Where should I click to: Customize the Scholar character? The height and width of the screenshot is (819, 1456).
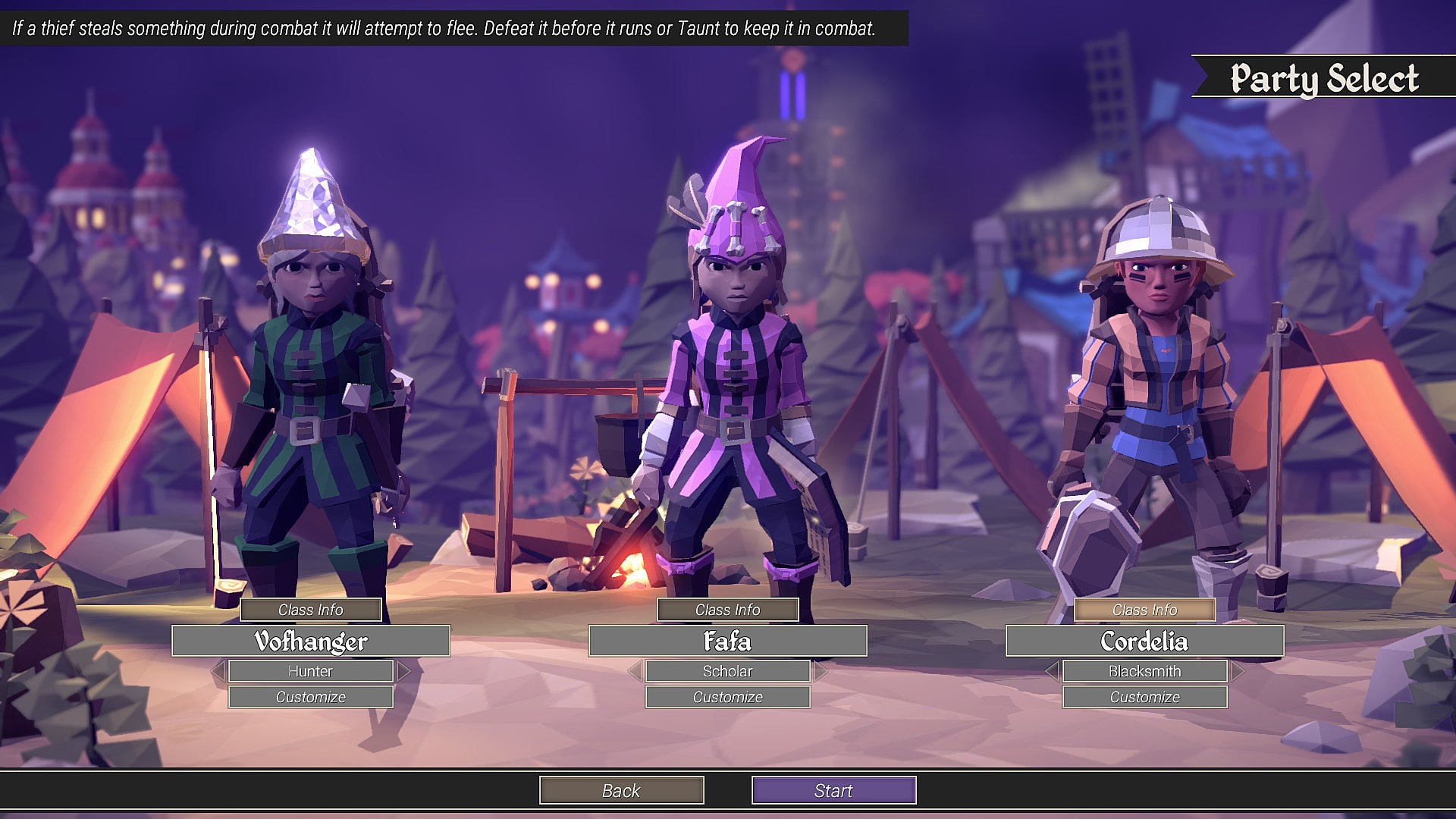click(728, 697)
